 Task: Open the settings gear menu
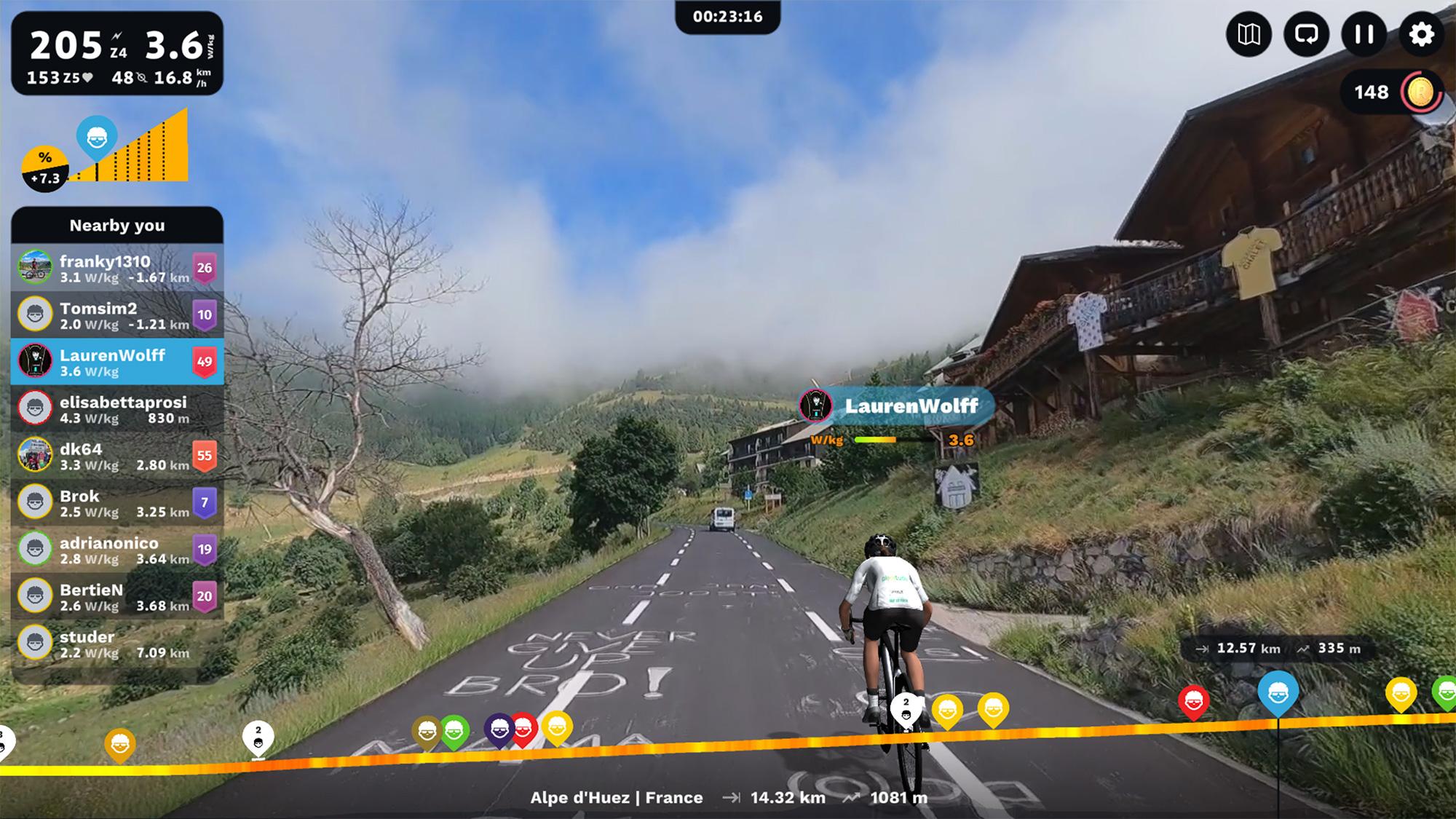[x=1420, y=34]
